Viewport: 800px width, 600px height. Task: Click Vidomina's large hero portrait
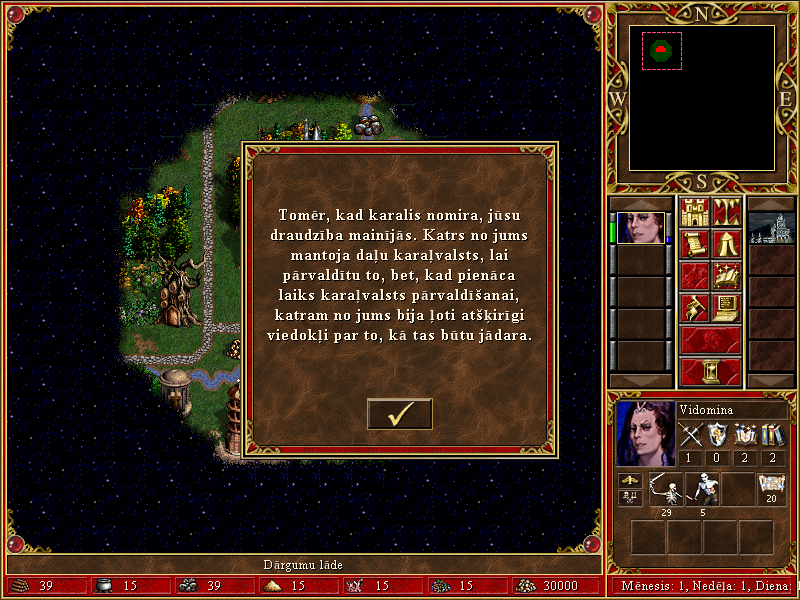(645, 432)
